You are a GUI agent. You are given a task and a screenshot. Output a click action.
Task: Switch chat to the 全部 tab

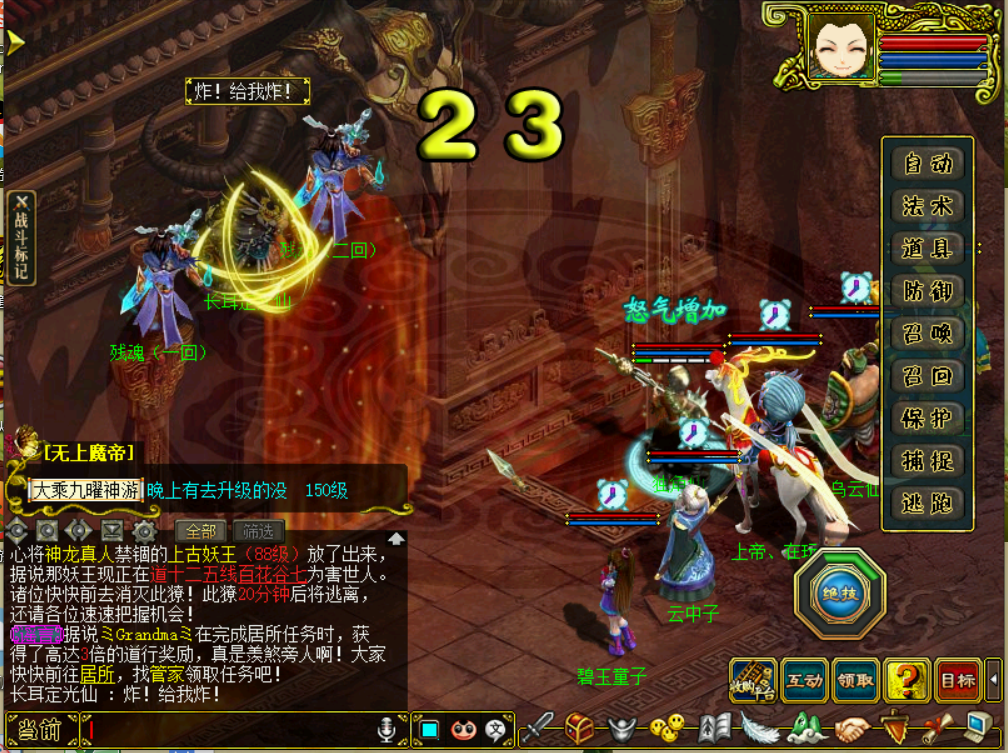tap(201, 531)
